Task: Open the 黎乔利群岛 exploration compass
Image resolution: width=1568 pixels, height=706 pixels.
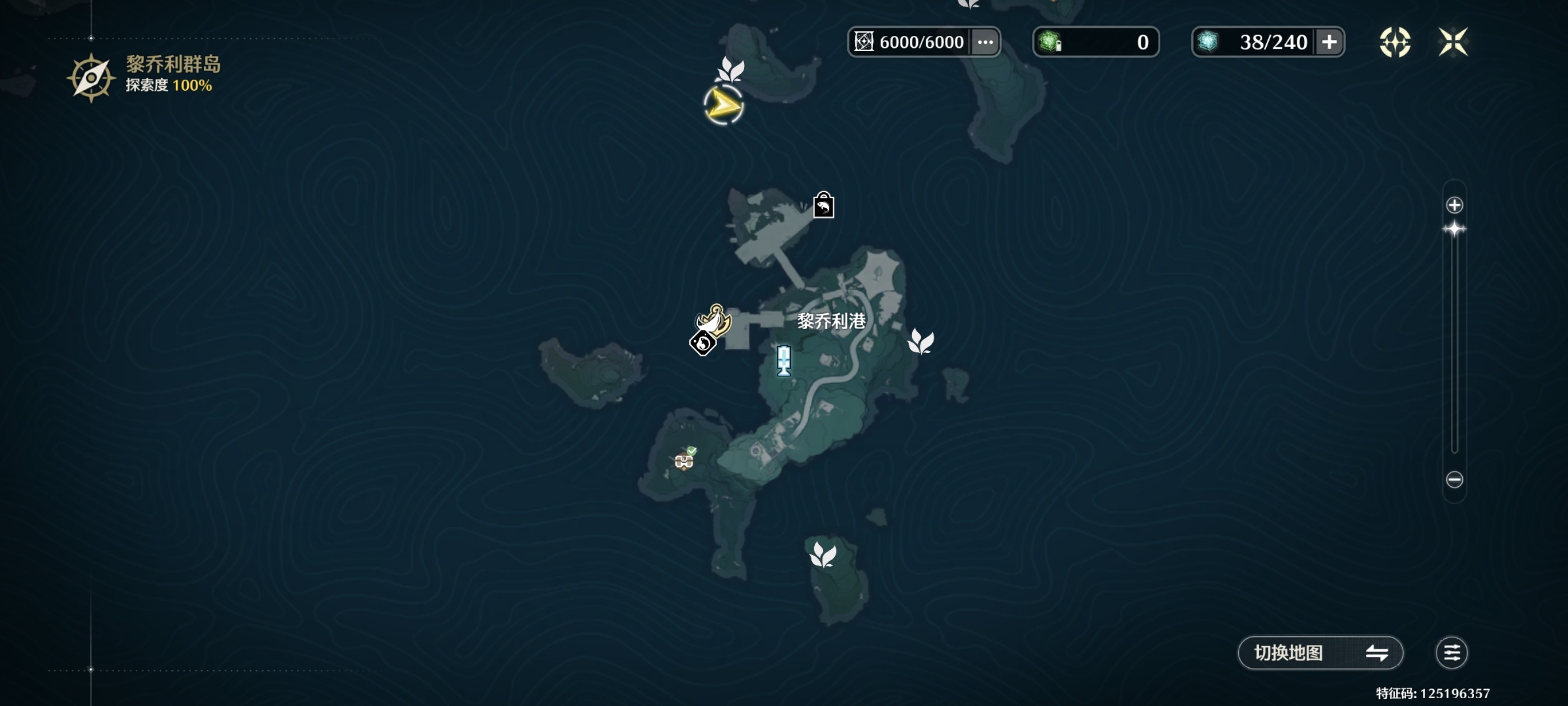Action: click(x=91, y=77)
